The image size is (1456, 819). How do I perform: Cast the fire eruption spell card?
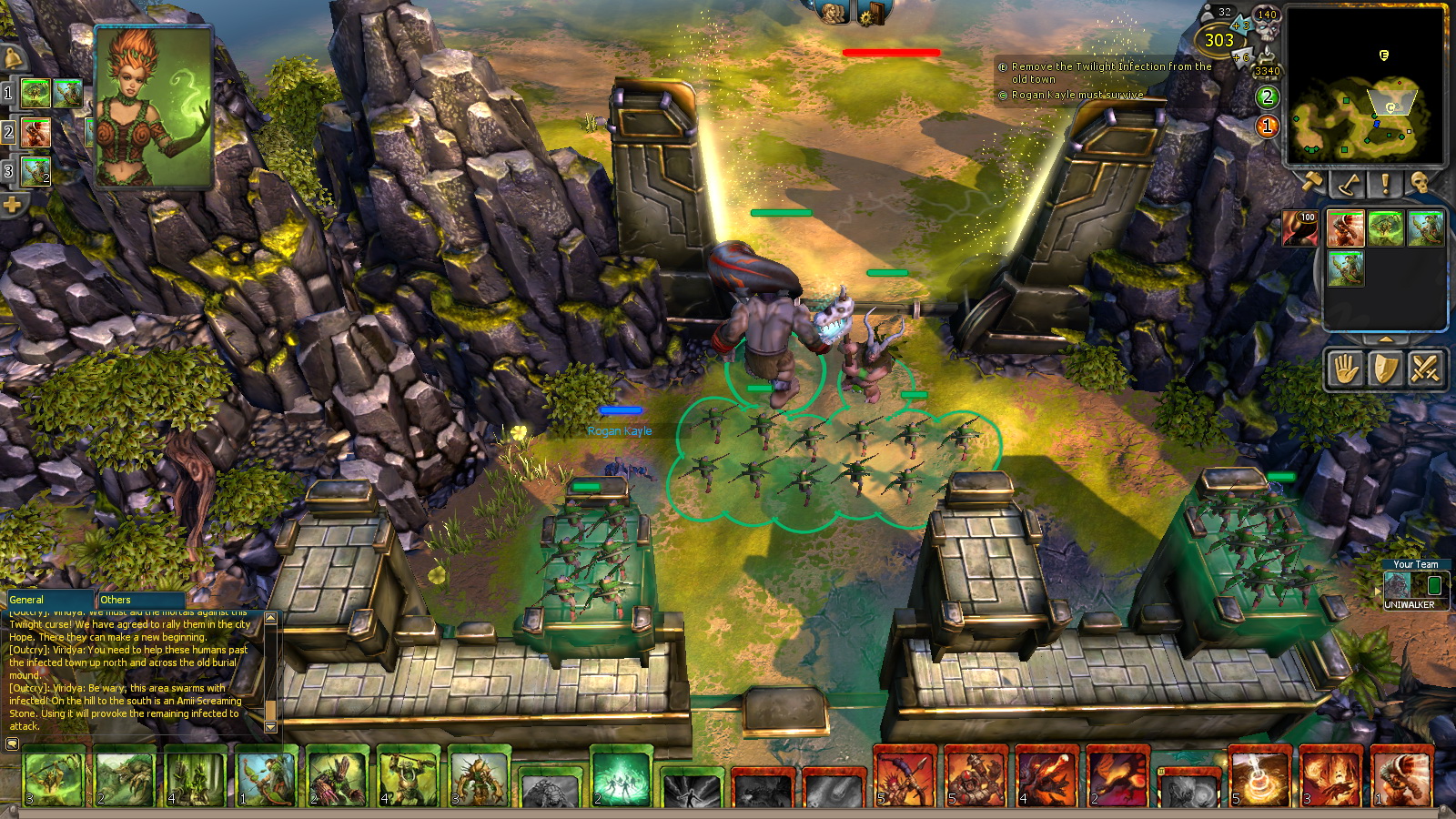tap(1259, 778)
